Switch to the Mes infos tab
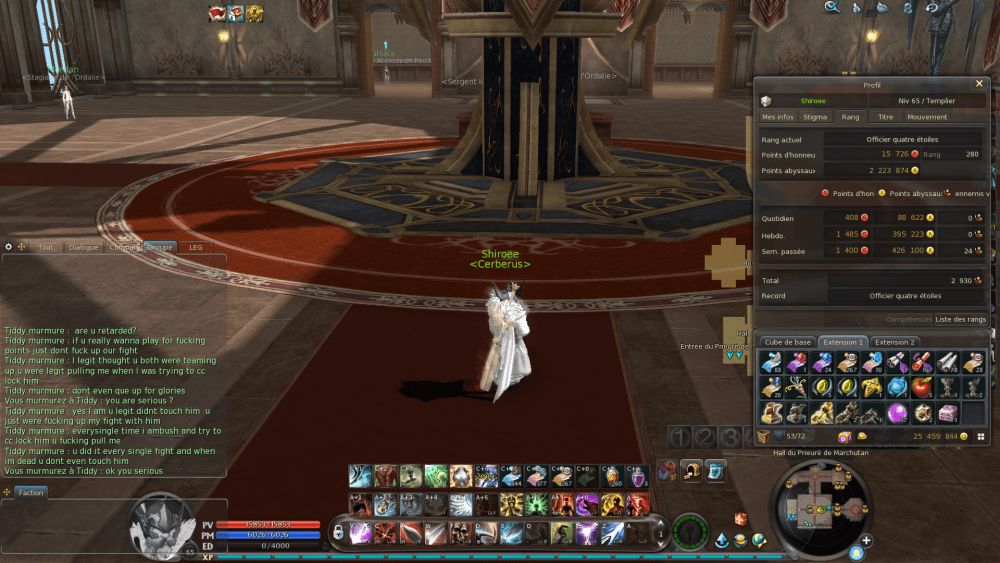The image size is (1000, 563). point(777,117)
